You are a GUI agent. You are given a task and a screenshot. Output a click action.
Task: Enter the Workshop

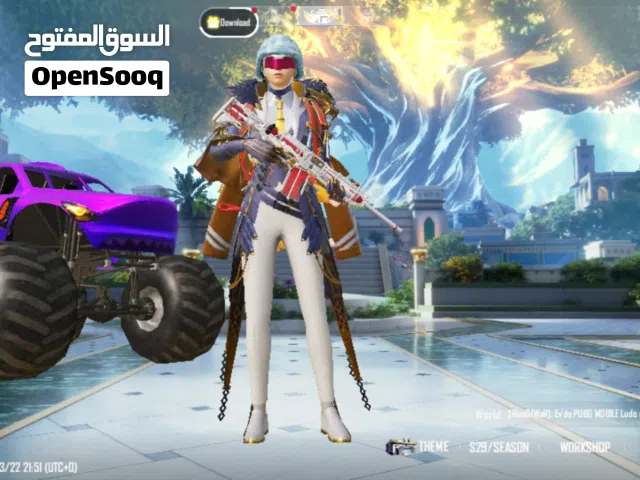click(x=585, y=447)
